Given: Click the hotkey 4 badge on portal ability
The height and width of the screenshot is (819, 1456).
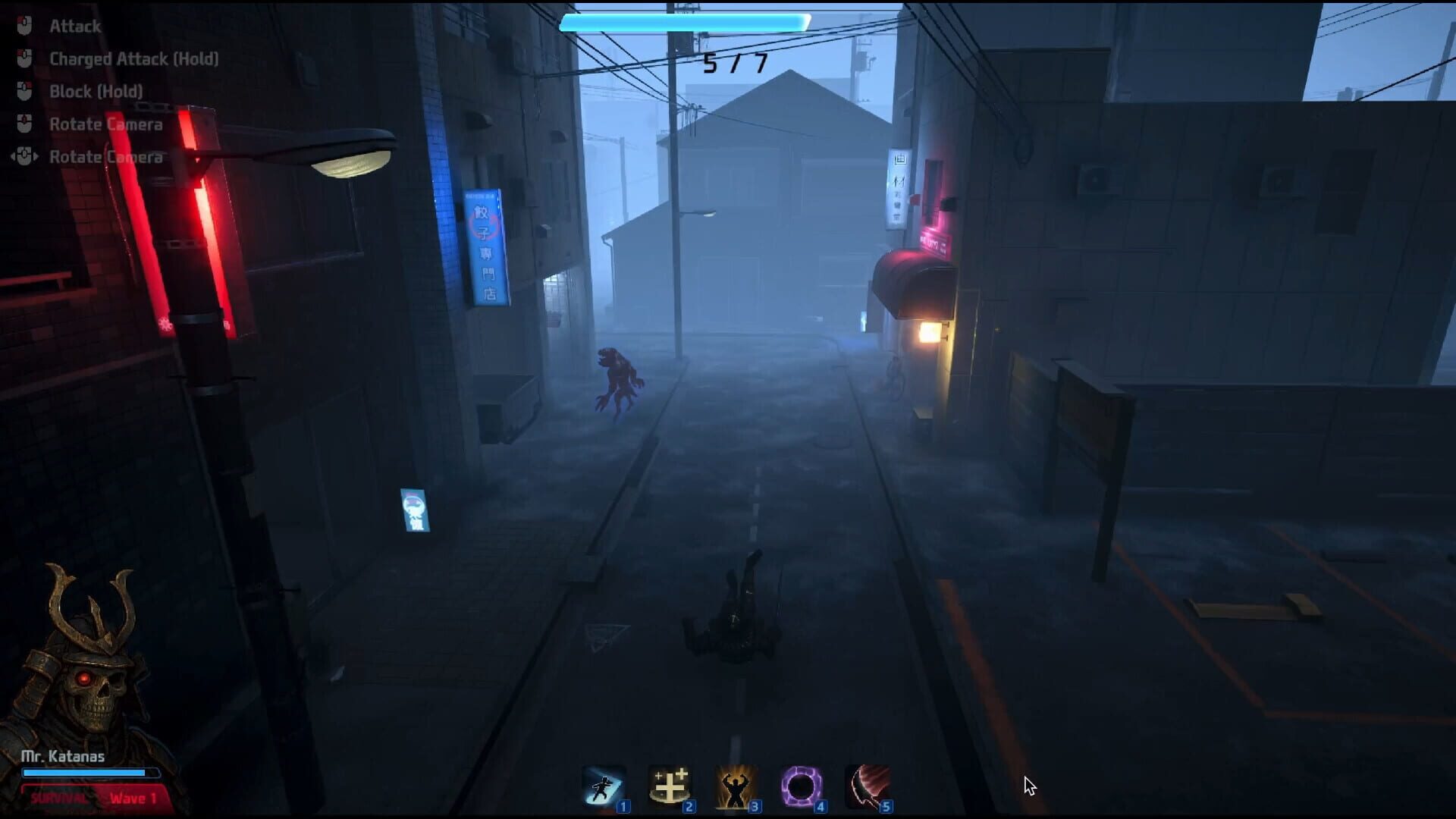Looking at the screenshot, I should [819, 807].
